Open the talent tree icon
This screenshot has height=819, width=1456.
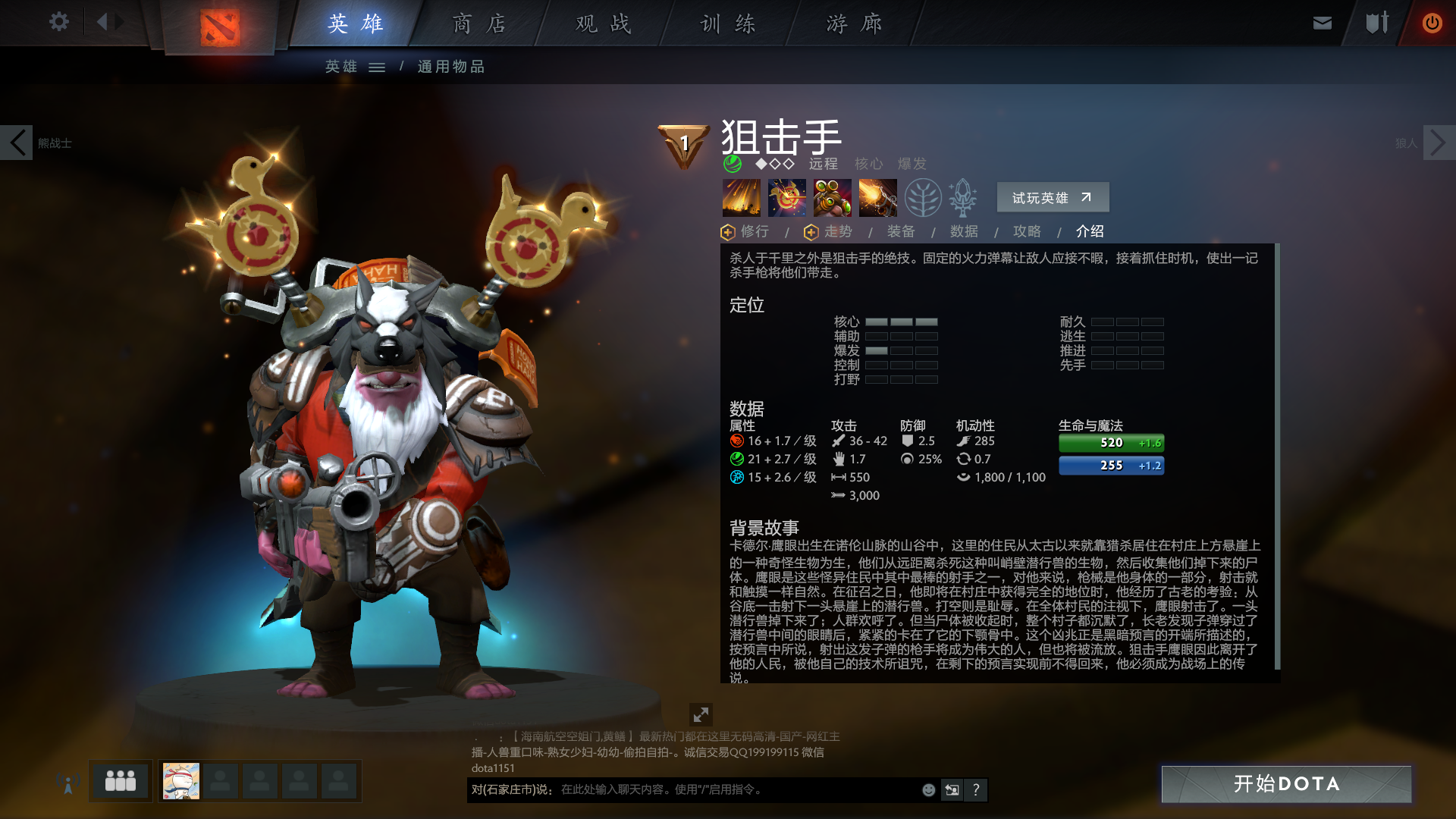[922, 197]
